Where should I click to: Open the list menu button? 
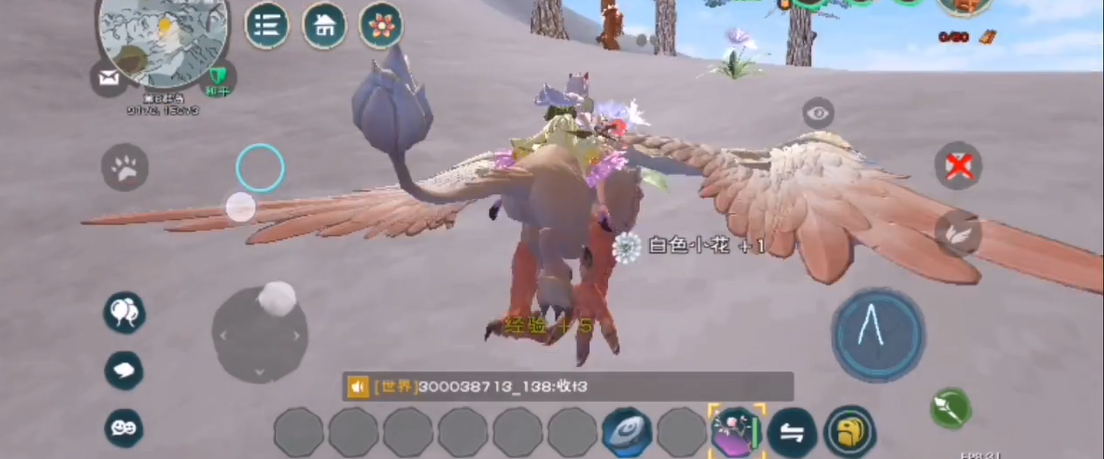click(266, 25)
